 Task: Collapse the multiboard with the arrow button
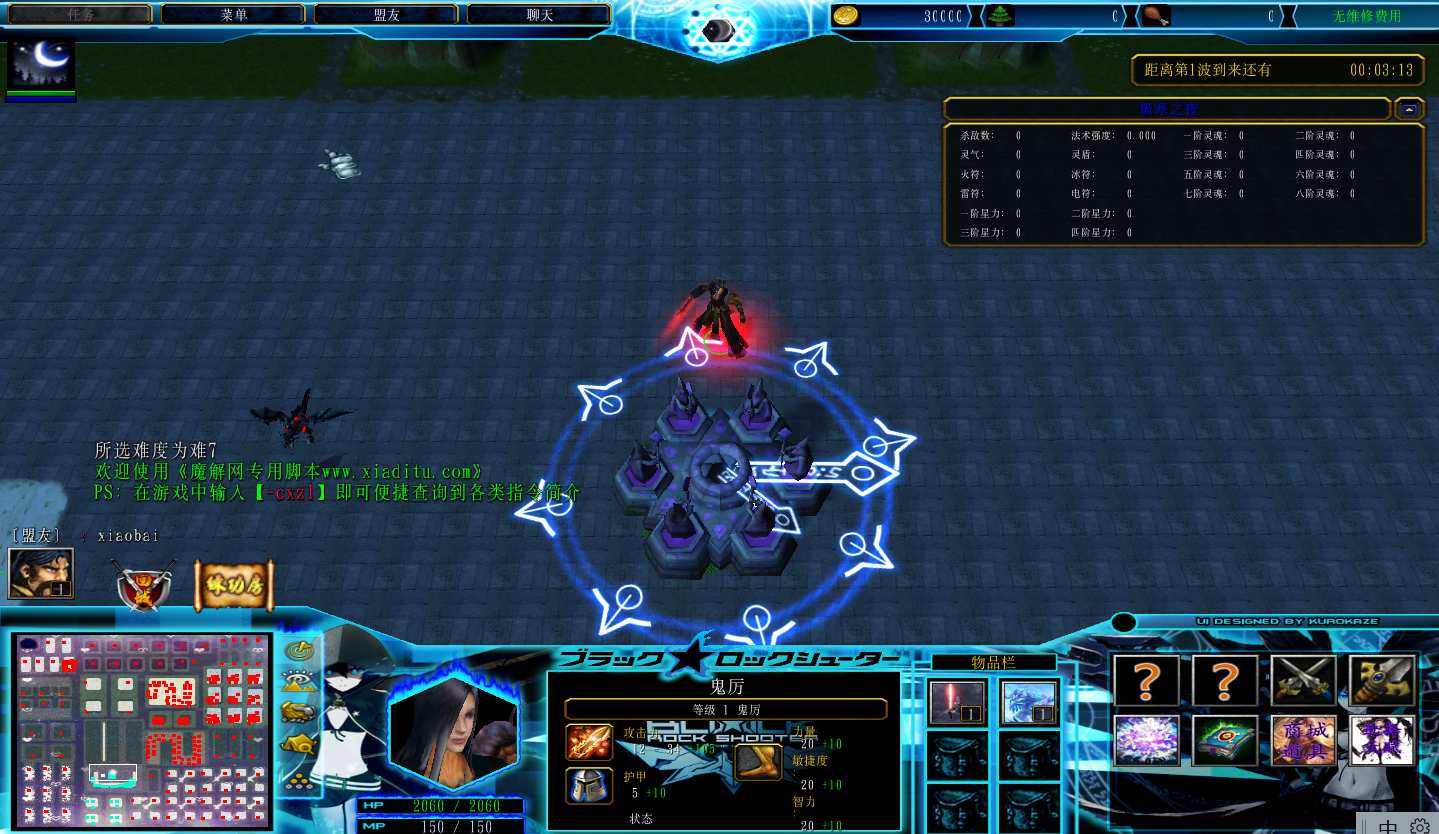tap(1408, 109)
